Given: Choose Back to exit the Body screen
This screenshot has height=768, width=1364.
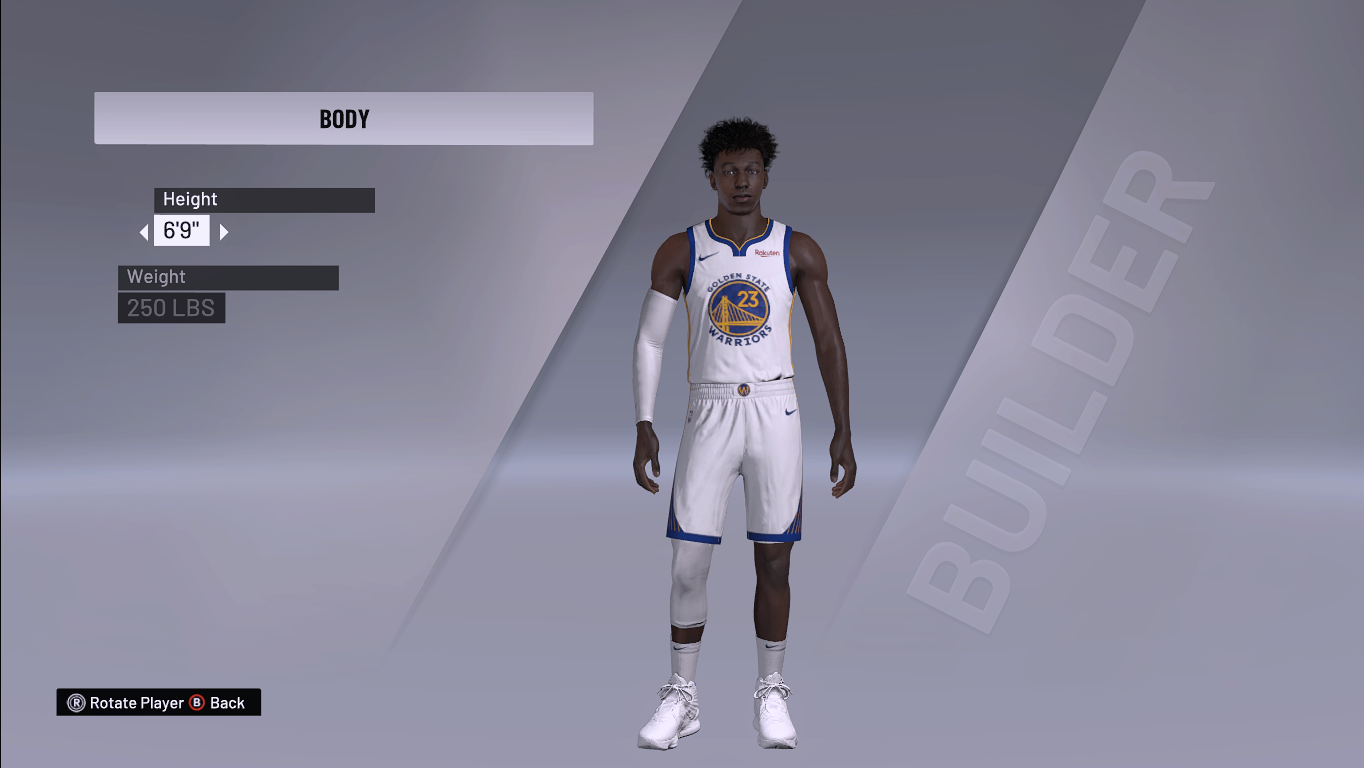Looking at the screenshot, I should click(x=226, y=702).
